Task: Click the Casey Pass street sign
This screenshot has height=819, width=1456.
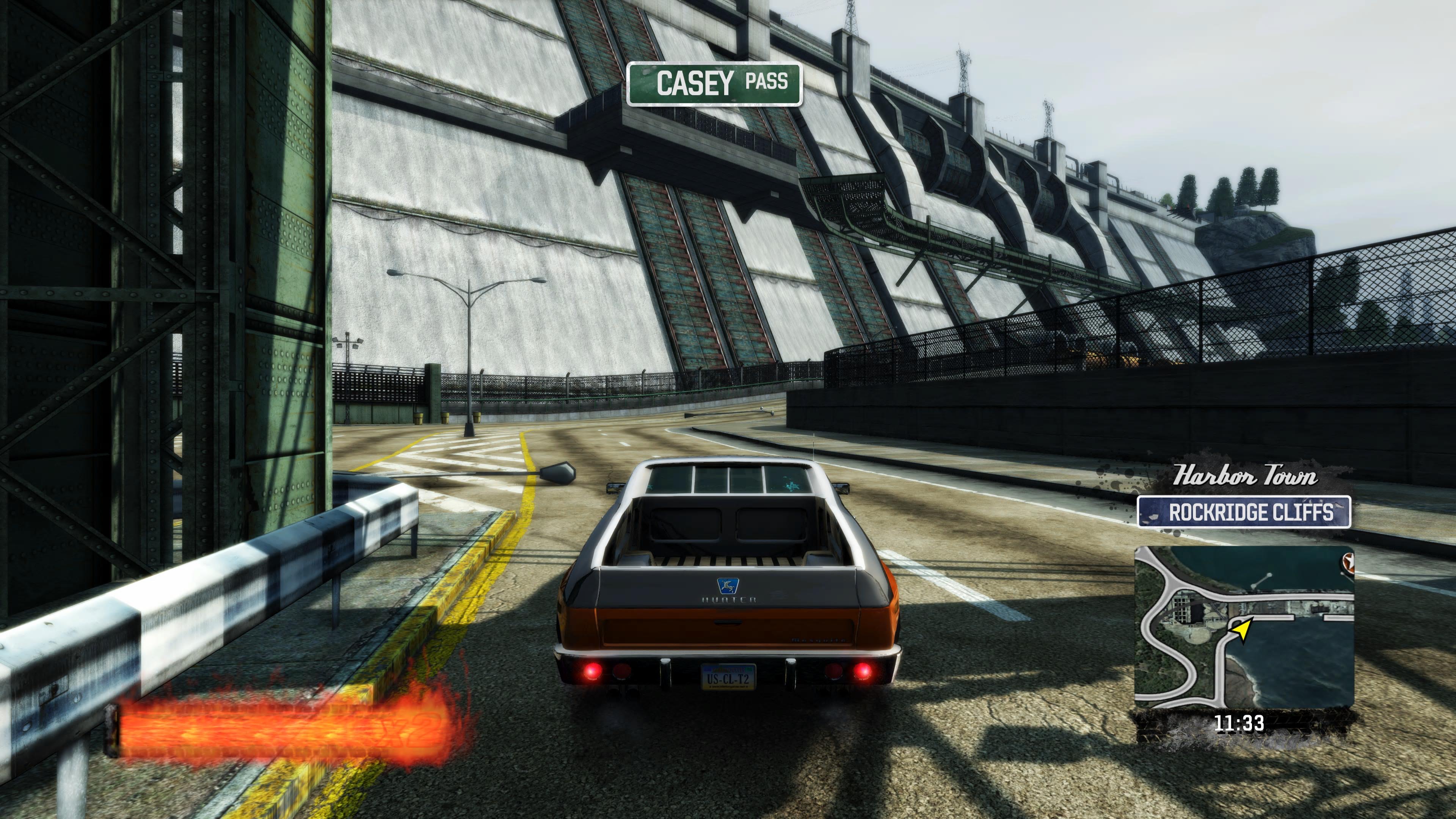Action: 714,84
